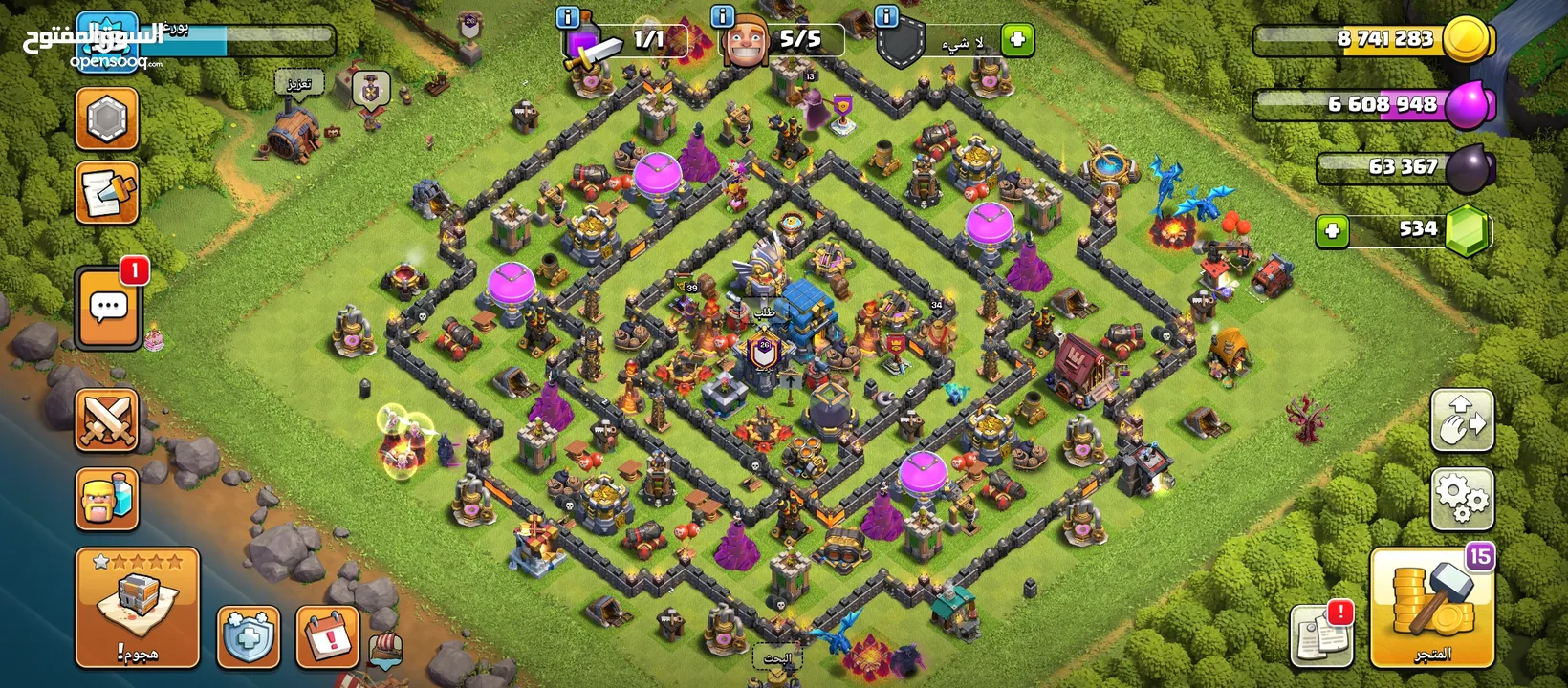Start an attack with the map button
The width and height of the screenshot is (1568, 688).
tap(137, 608)
